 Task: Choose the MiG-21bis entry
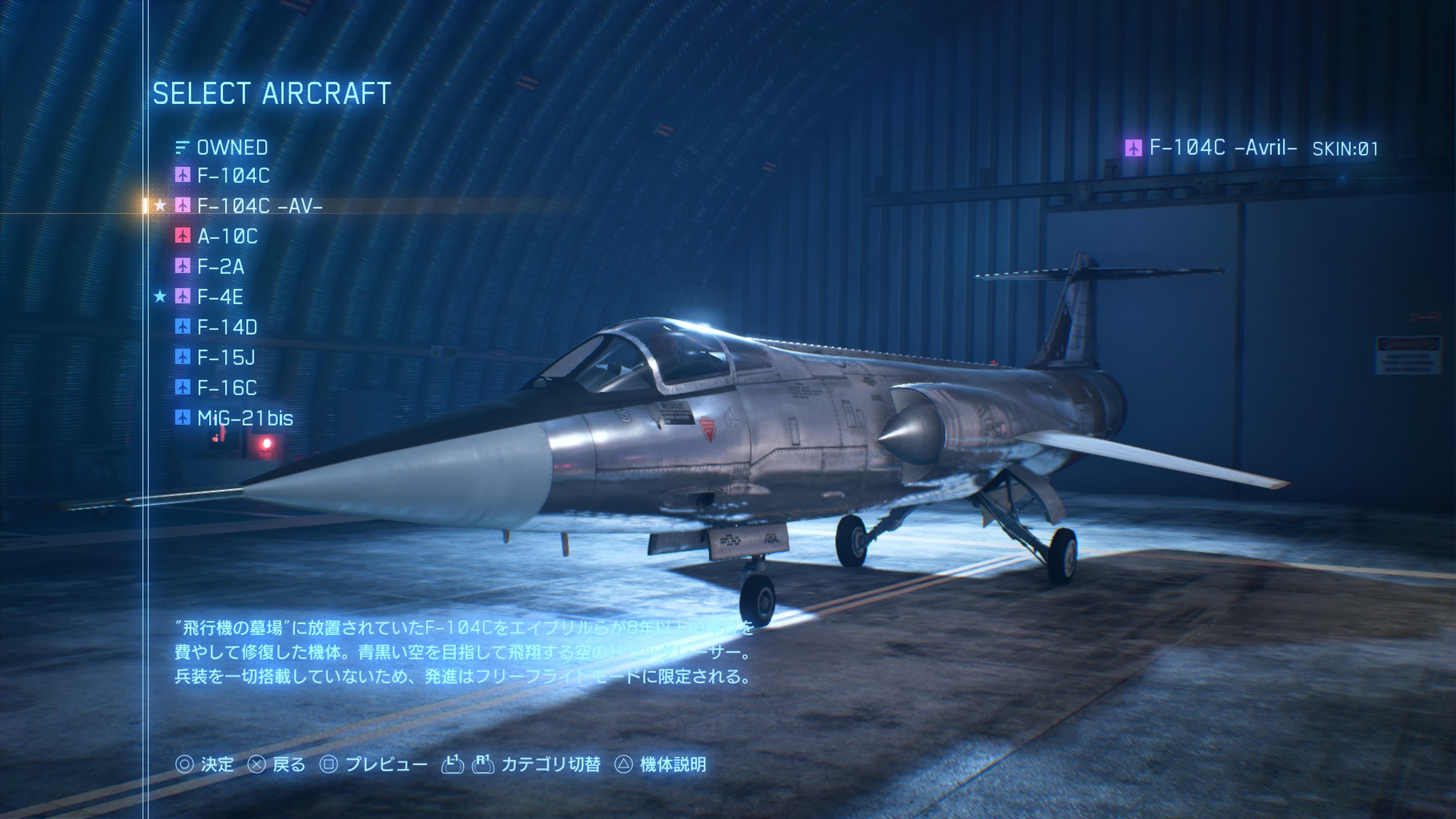[245, 418]
